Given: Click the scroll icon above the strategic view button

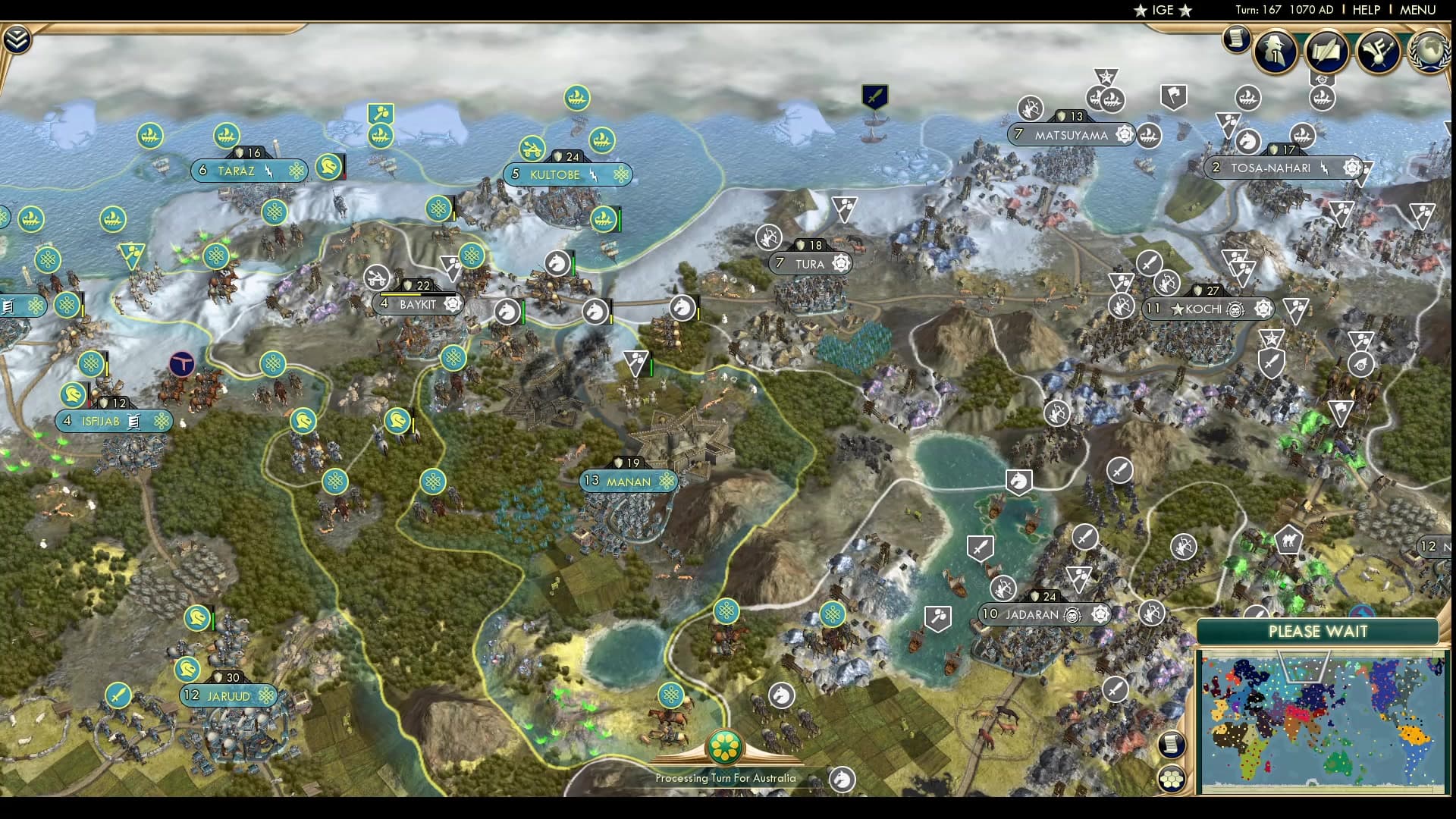Looking at the screenshot, I should pyautogui.click(x=1170, y=744).
